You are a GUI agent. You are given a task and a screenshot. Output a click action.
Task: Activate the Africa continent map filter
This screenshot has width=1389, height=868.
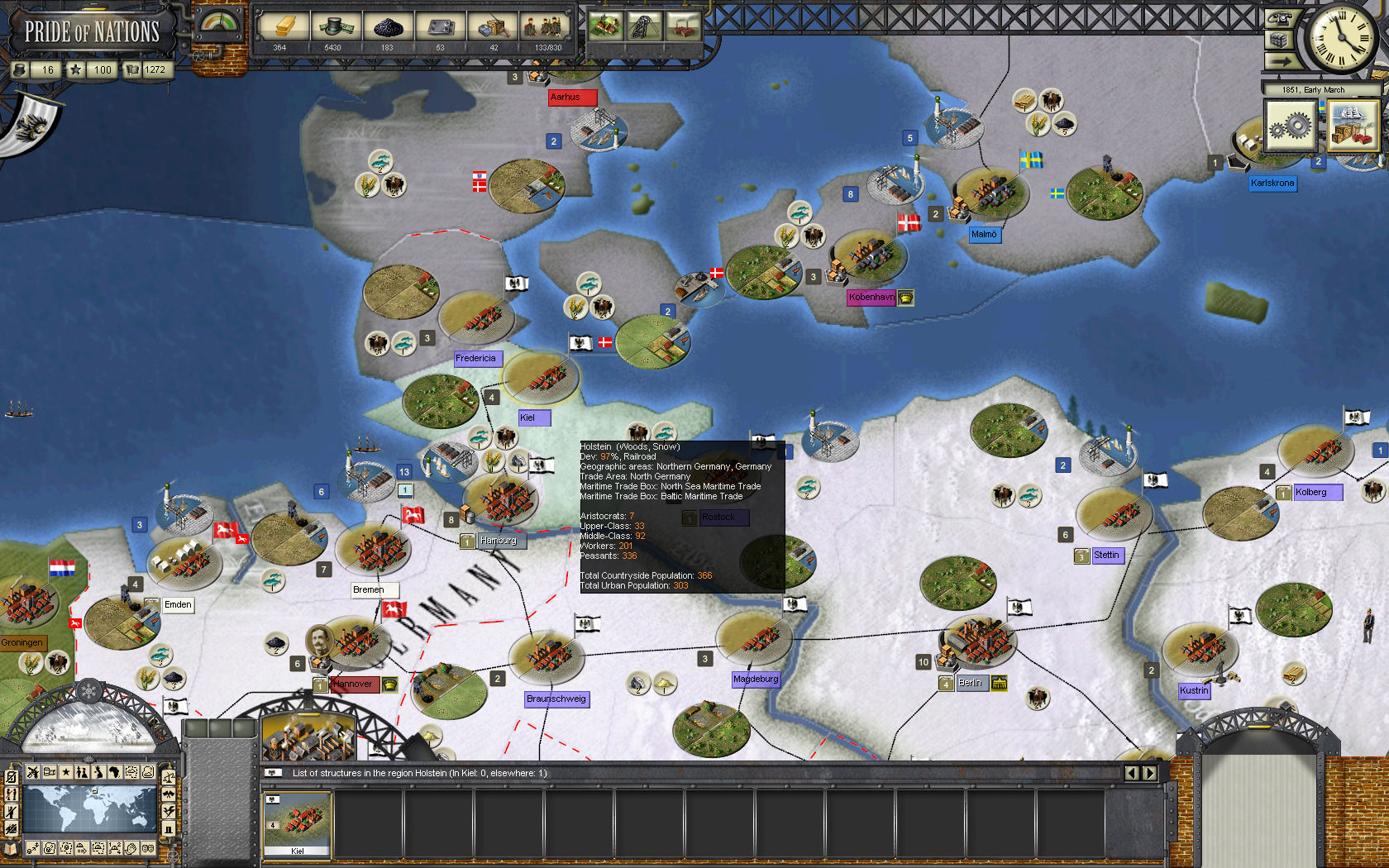point(114,772)
